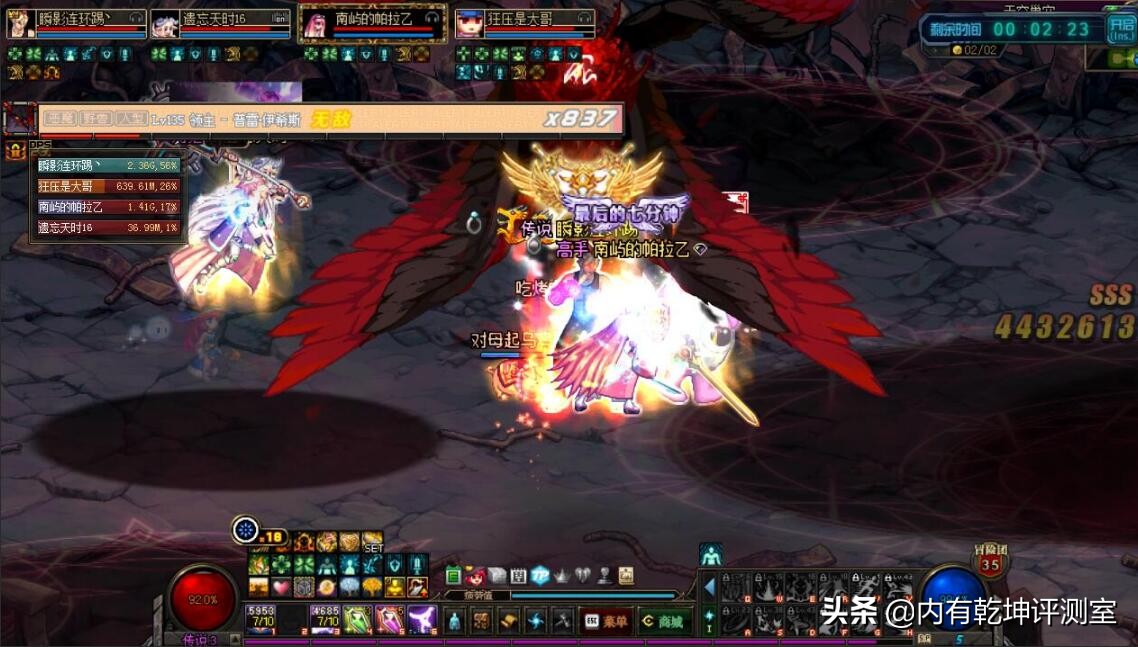1138x647 pixels.
Task: Open the scroll-shaped quest menu icon
Action: pyautogui.click(x=509, y=621)
